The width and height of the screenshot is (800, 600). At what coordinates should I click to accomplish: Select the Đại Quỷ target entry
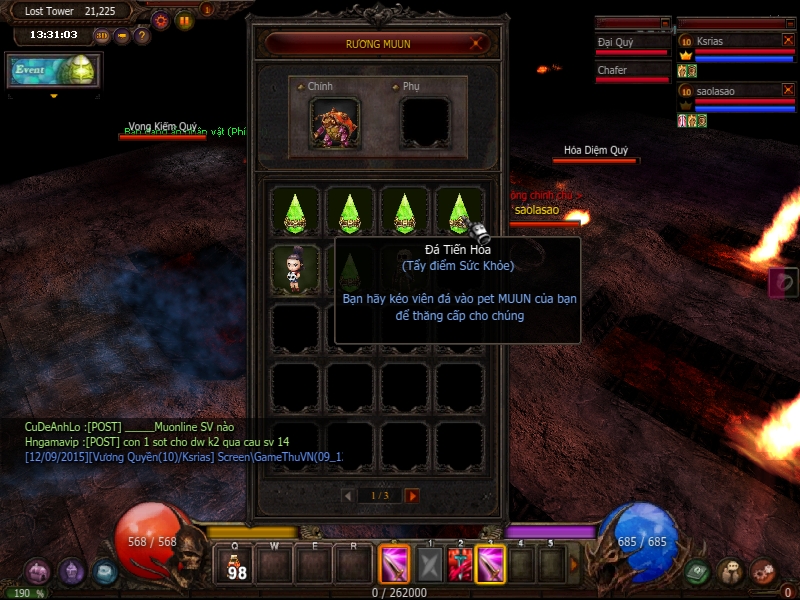(x=632, y=43)
